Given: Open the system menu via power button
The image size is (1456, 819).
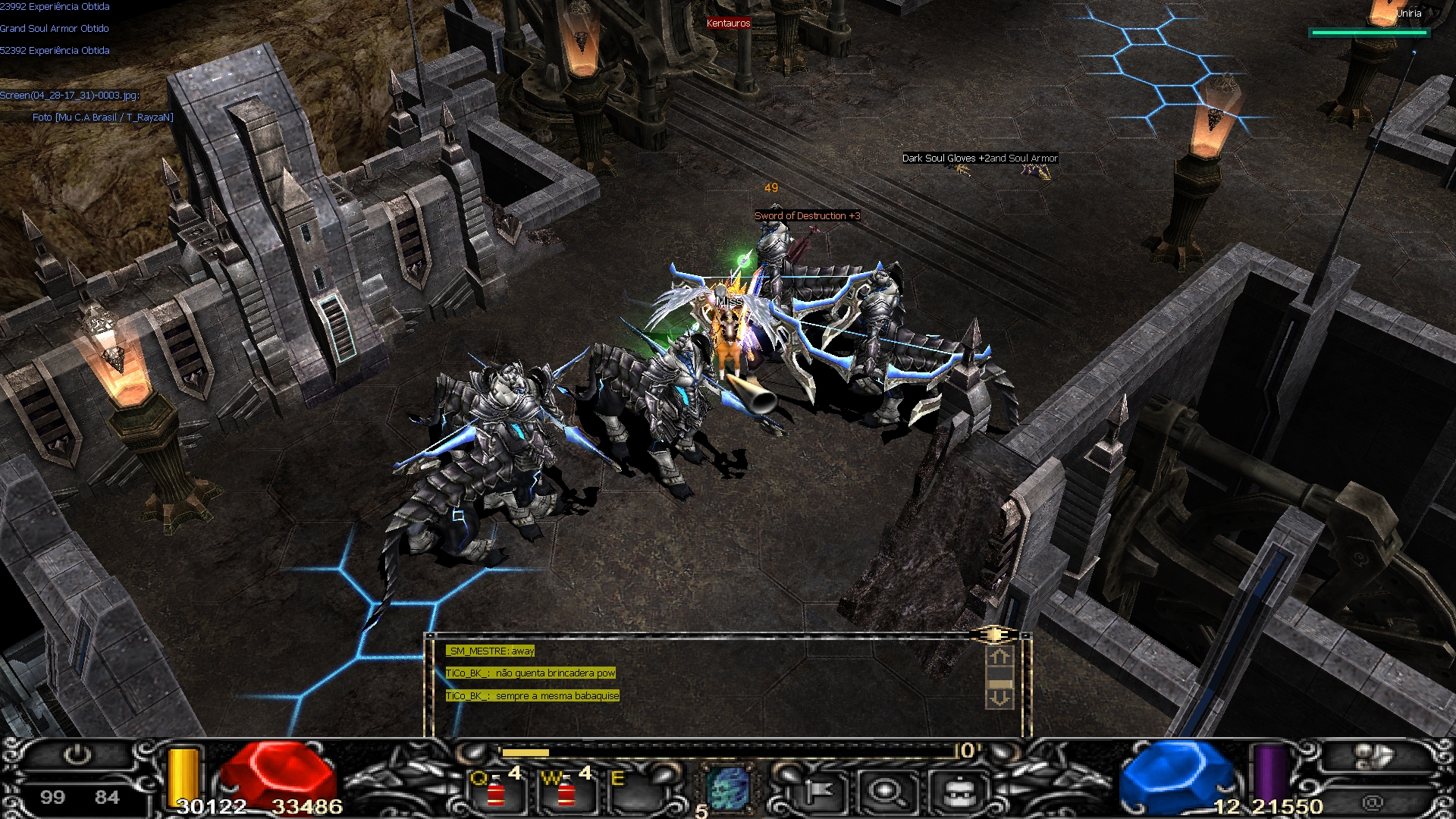Looking at the screenshot, I should tap(77, 755).
